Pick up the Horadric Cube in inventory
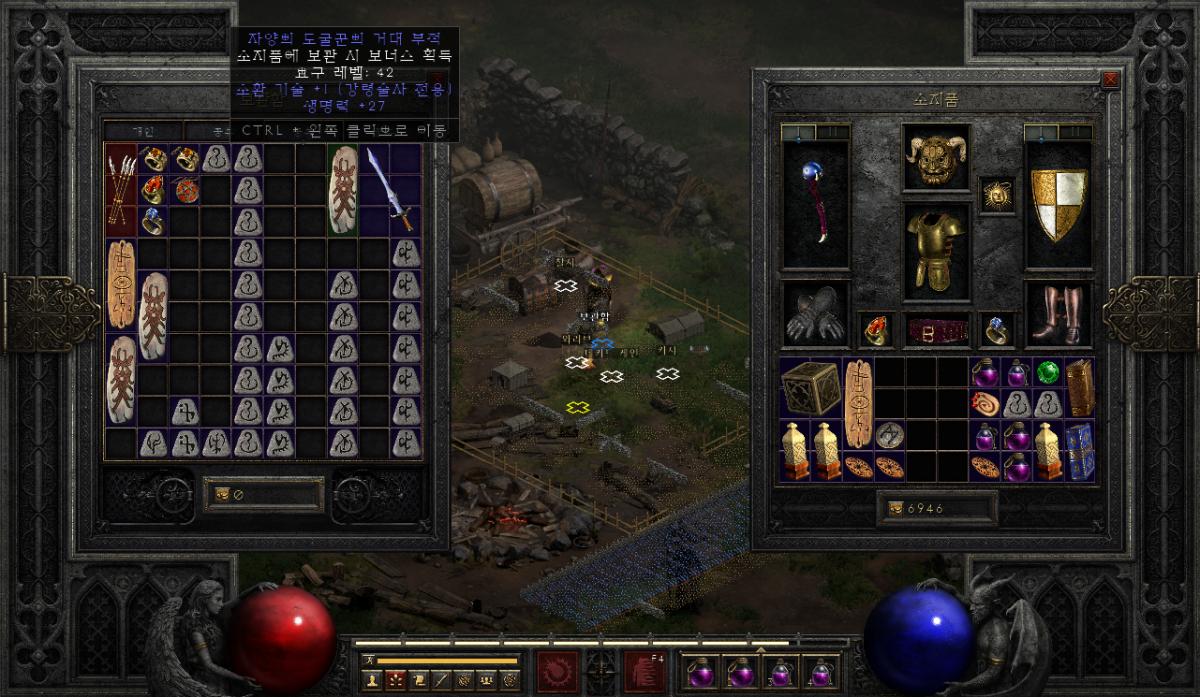 pos(811,387)
